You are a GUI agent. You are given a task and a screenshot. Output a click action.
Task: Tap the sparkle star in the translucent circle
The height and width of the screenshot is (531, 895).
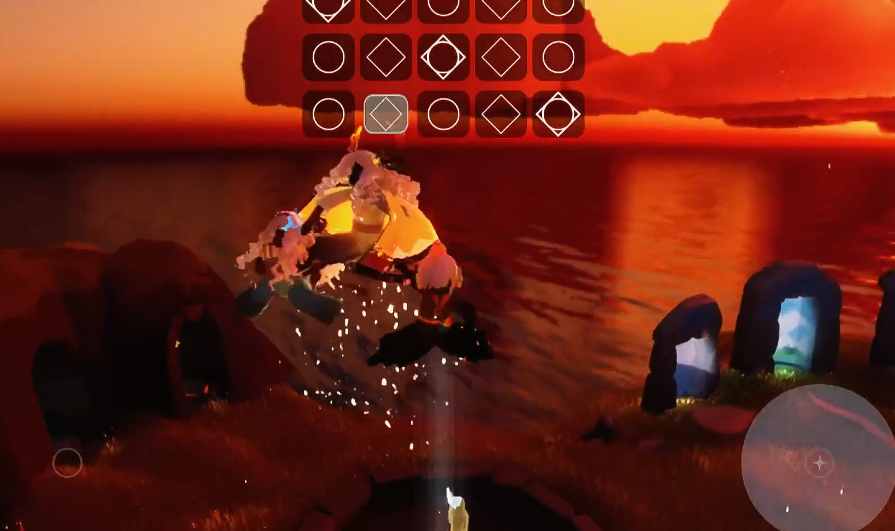coord(819,462)
